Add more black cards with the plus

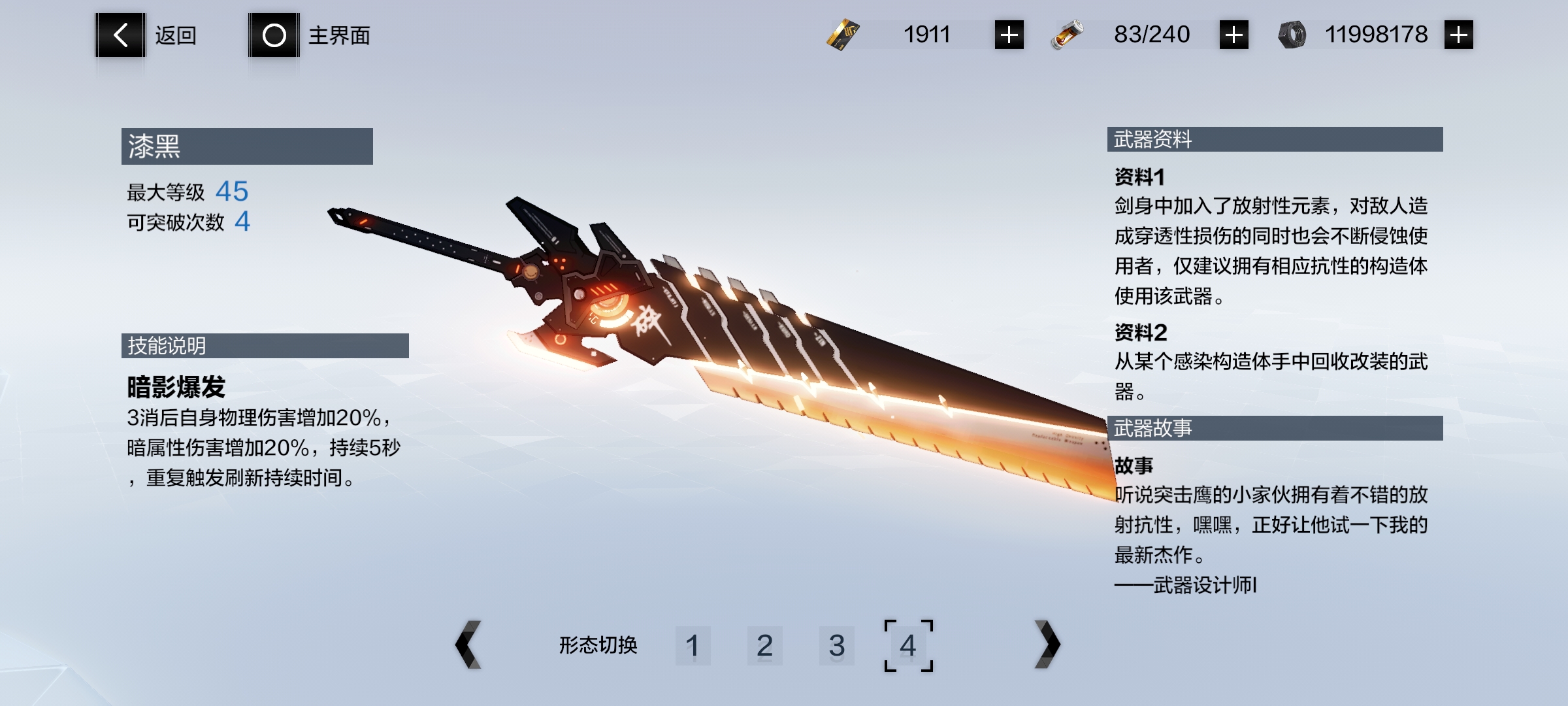[1009, 35]
